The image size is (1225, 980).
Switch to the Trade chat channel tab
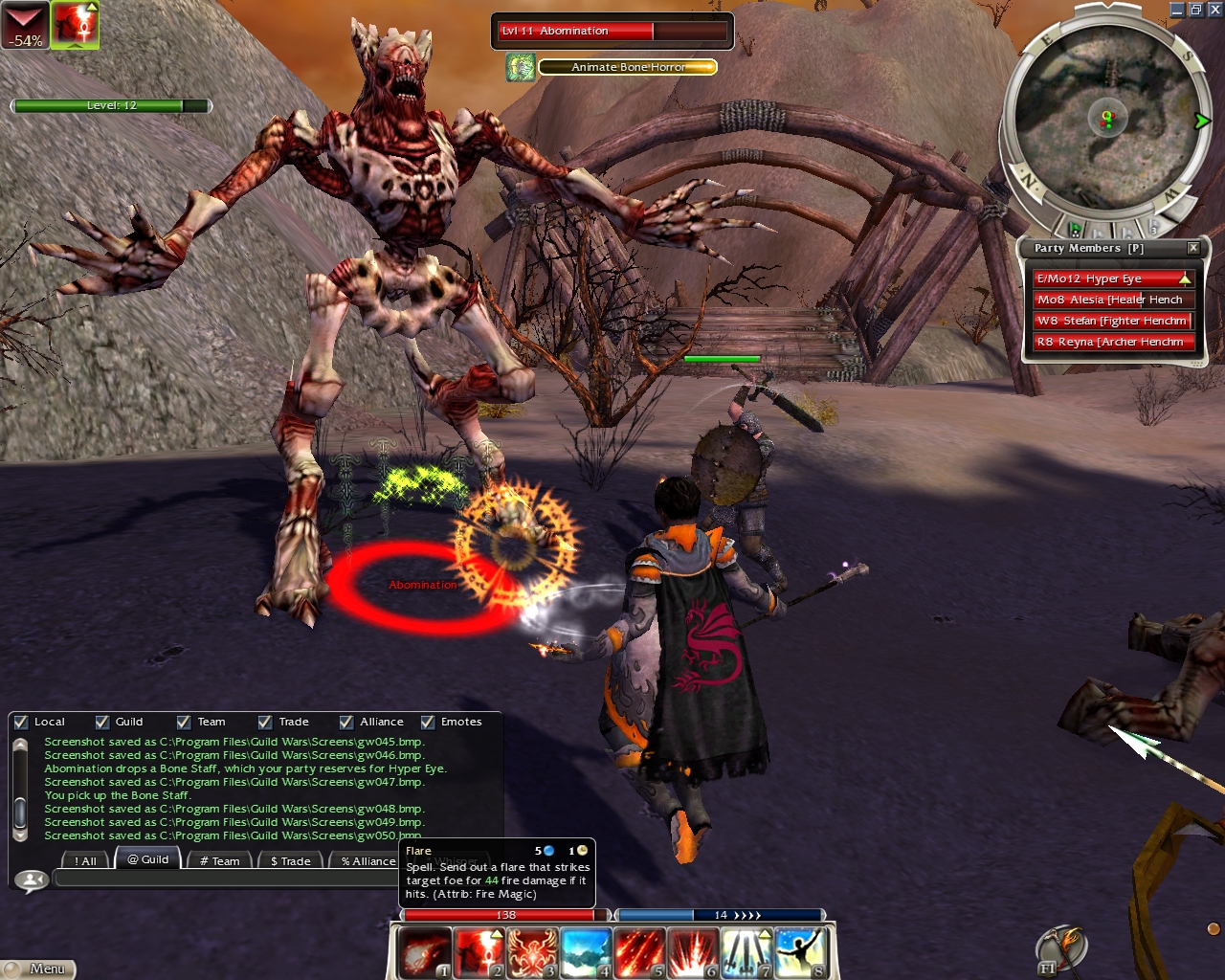tap(290, 860)
